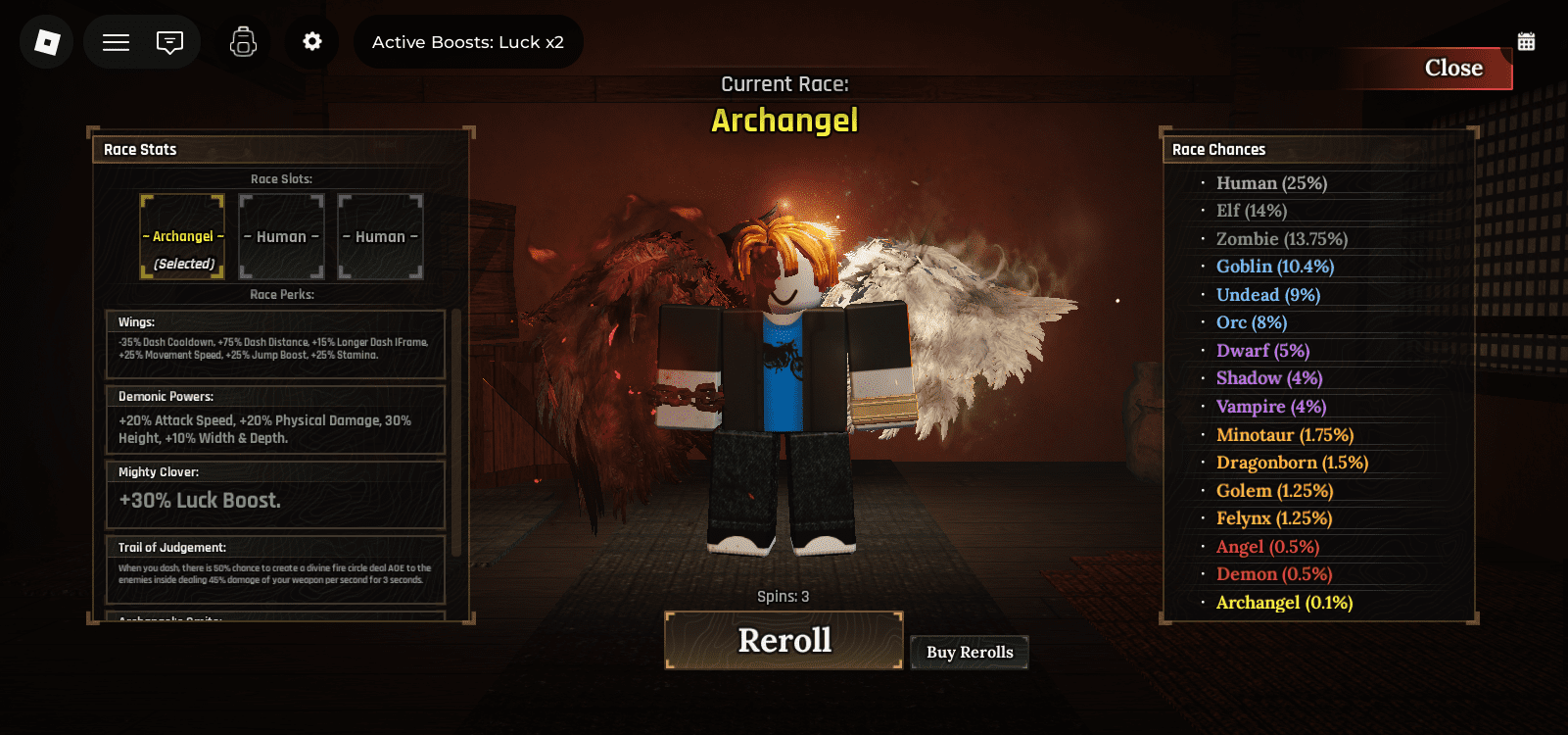The image size is (1568, 735).
Task: Select the first Human race slot
Action: (x=281, y=236)
